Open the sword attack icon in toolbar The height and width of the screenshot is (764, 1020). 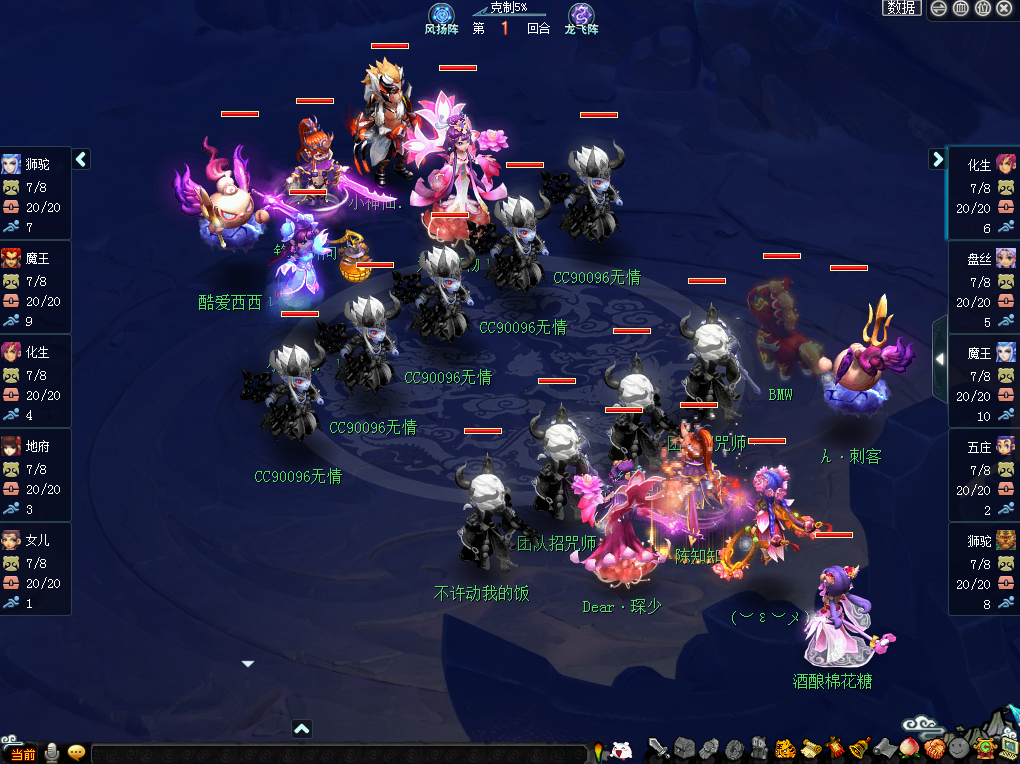tap(658, 748)
